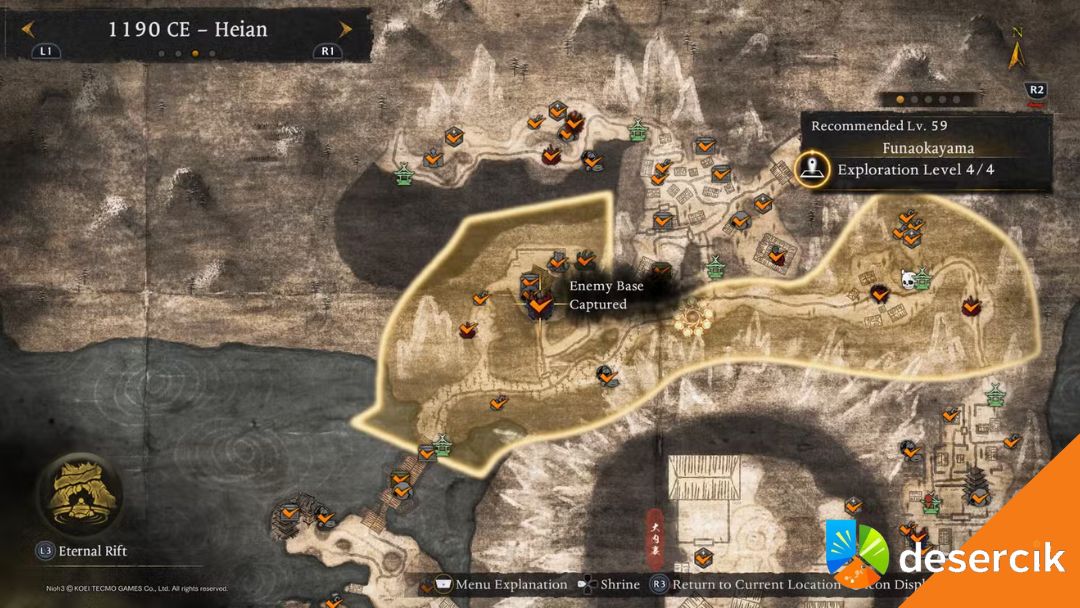Select the 1190 CE – Heian era title

click(188, 29)
